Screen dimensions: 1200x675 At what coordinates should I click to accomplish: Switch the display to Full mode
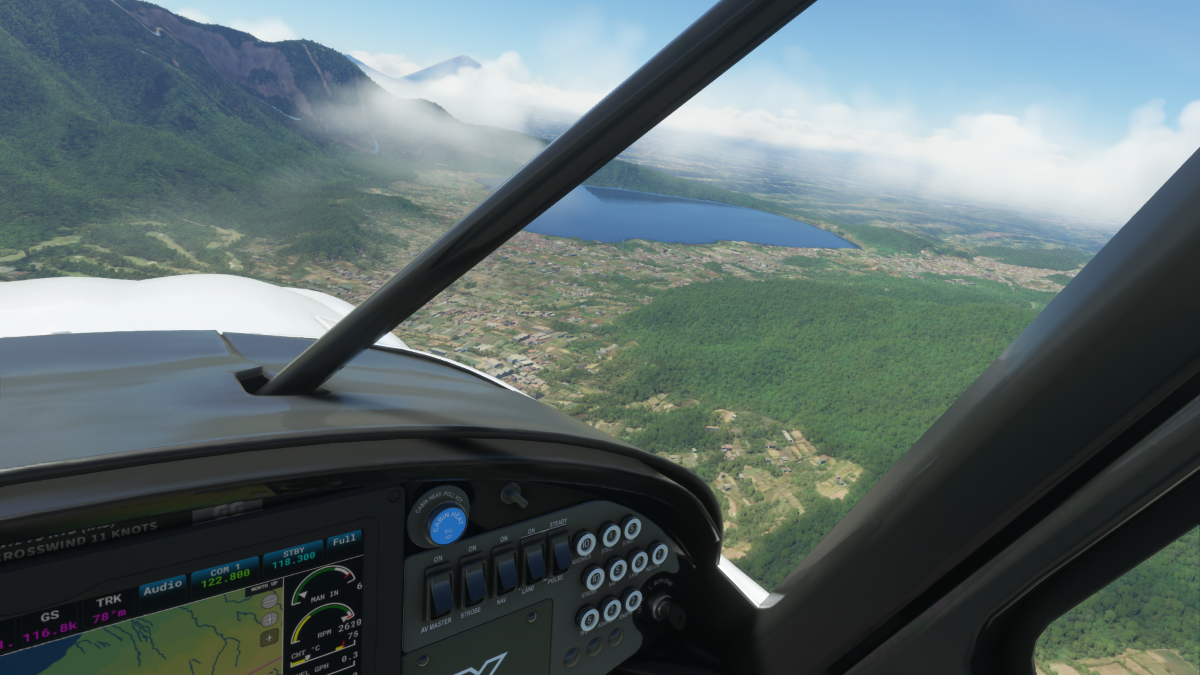(343, 540)
